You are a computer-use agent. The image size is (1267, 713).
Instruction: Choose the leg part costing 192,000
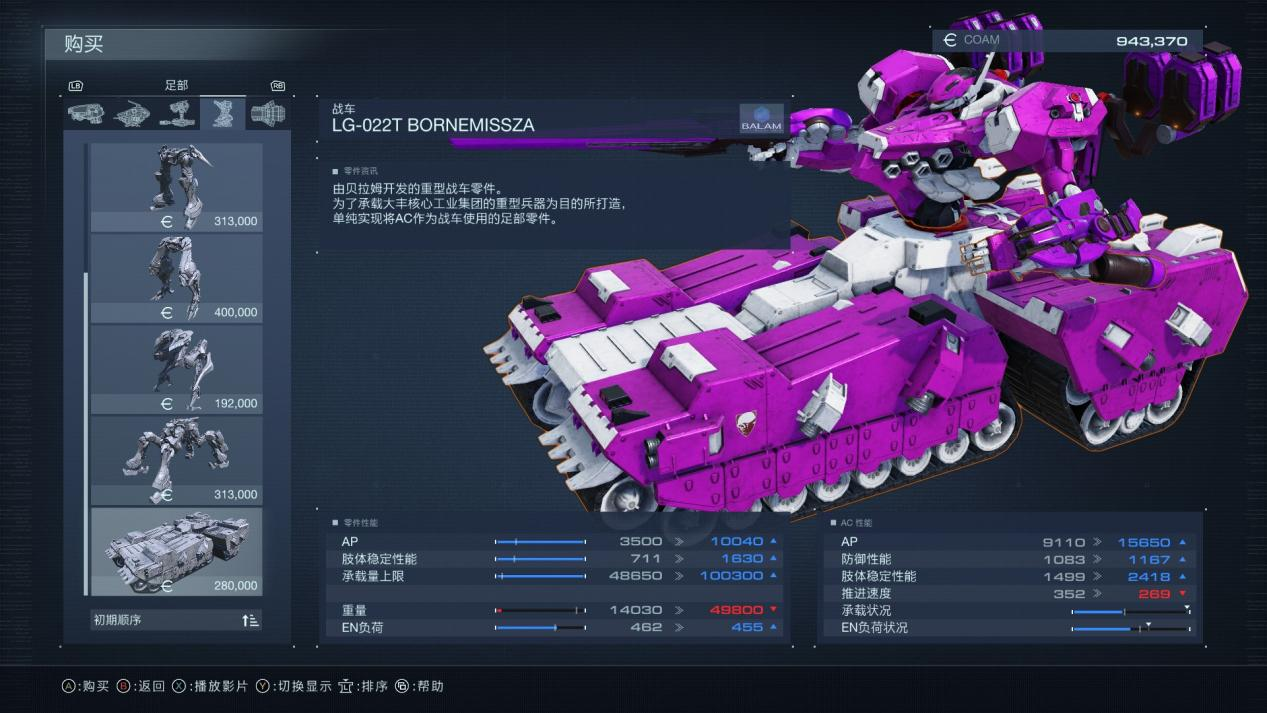coord(177,369)
